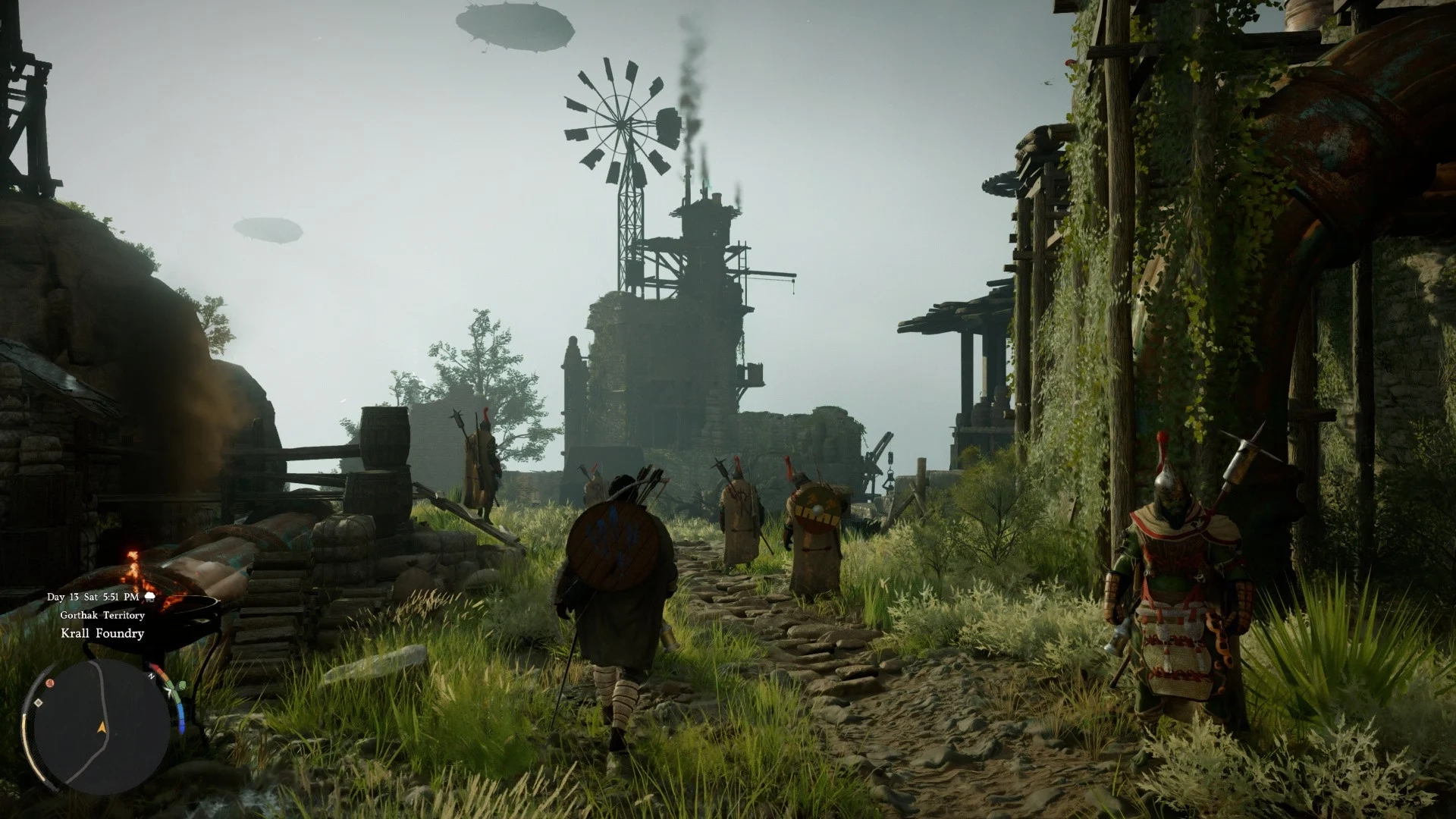
Task: Click the rain cloud weather icon
Action: click(x=150, y=597)
